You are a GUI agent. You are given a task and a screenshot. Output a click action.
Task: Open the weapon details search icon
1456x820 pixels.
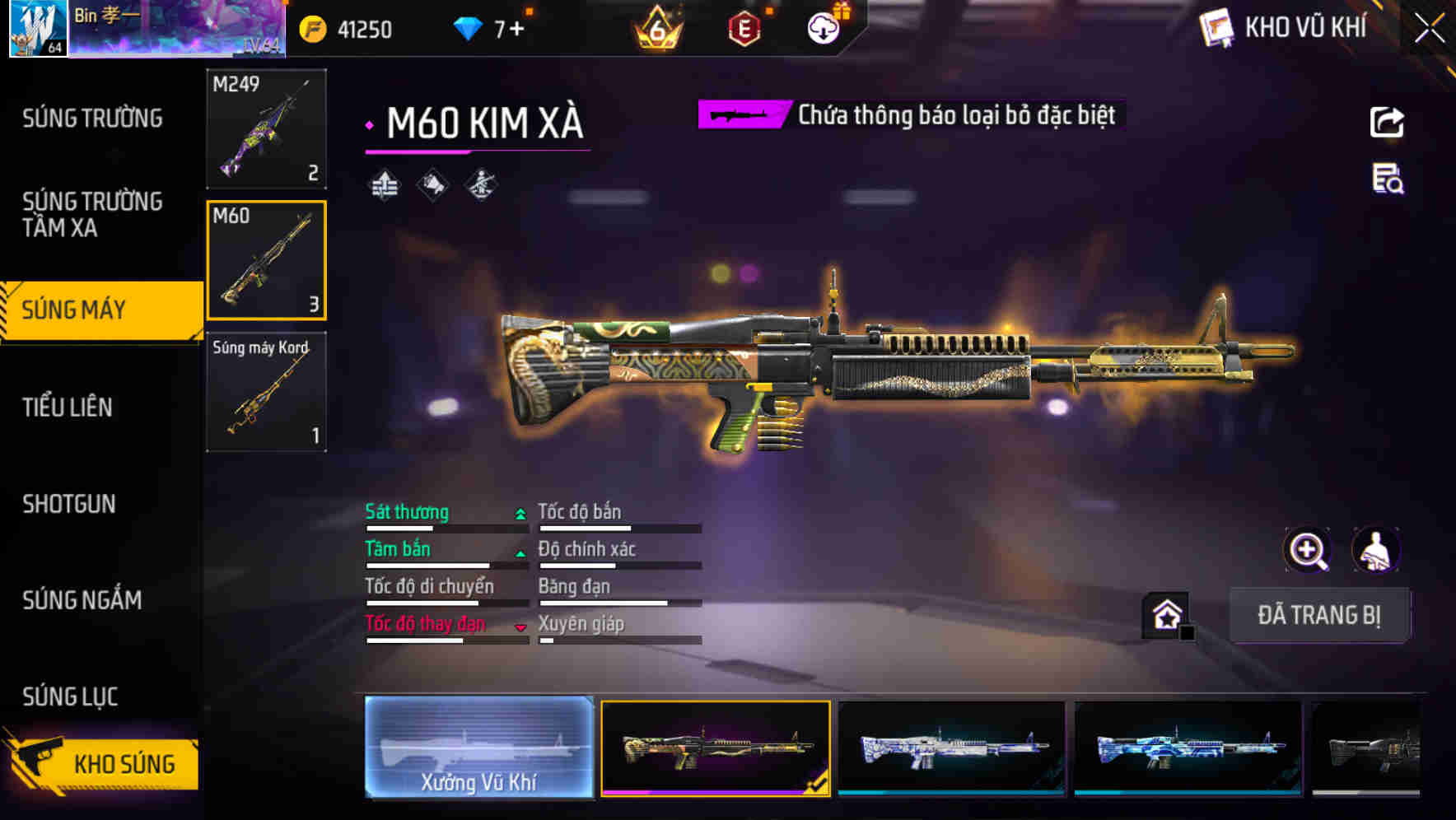(x=1388, y=179)
